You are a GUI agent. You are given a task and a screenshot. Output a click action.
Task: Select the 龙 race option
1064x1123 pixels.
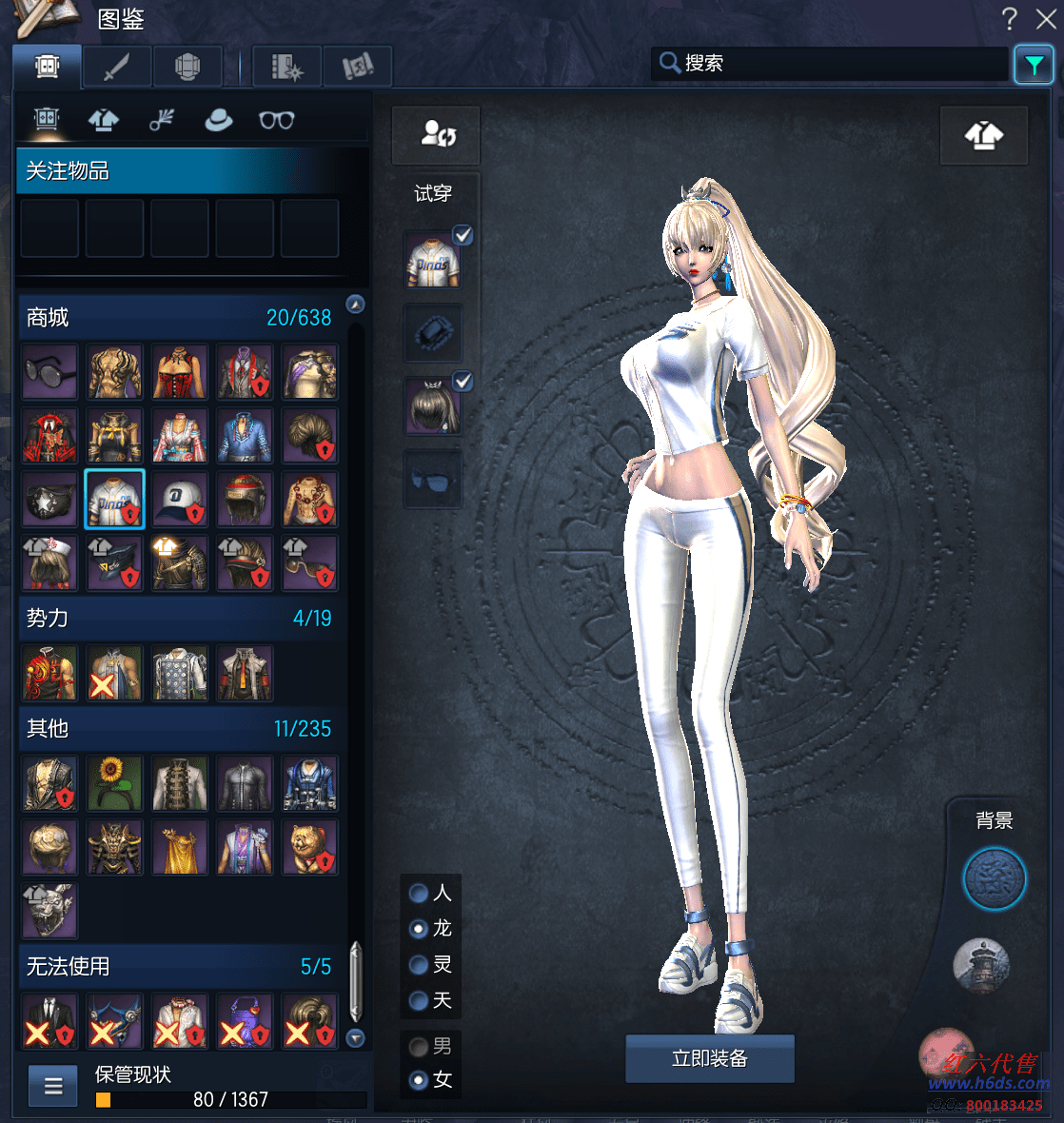click(x=418, y=928)
